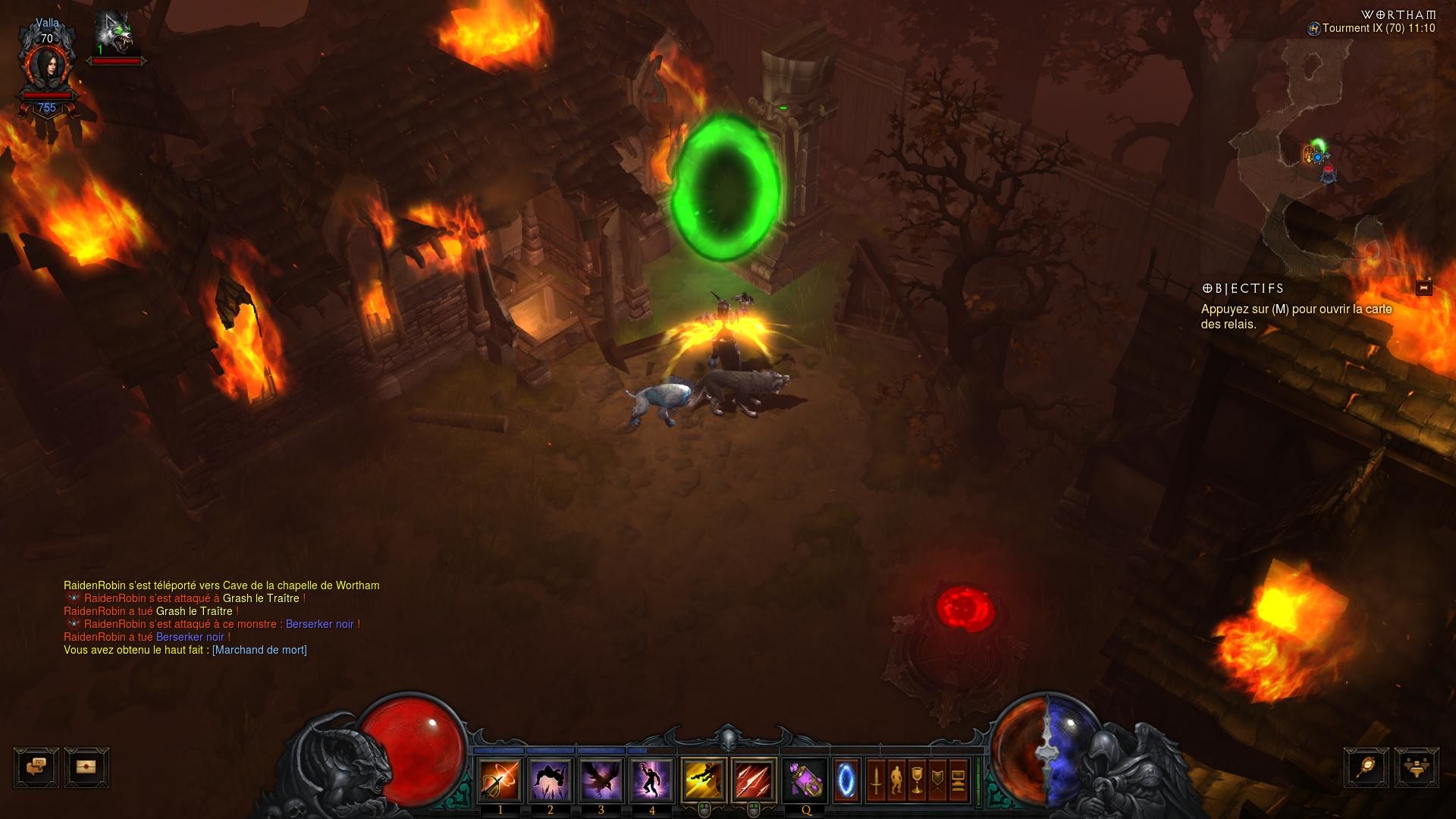
Task: Open the paragon chevron button
Action: click(x=937, y=780)
